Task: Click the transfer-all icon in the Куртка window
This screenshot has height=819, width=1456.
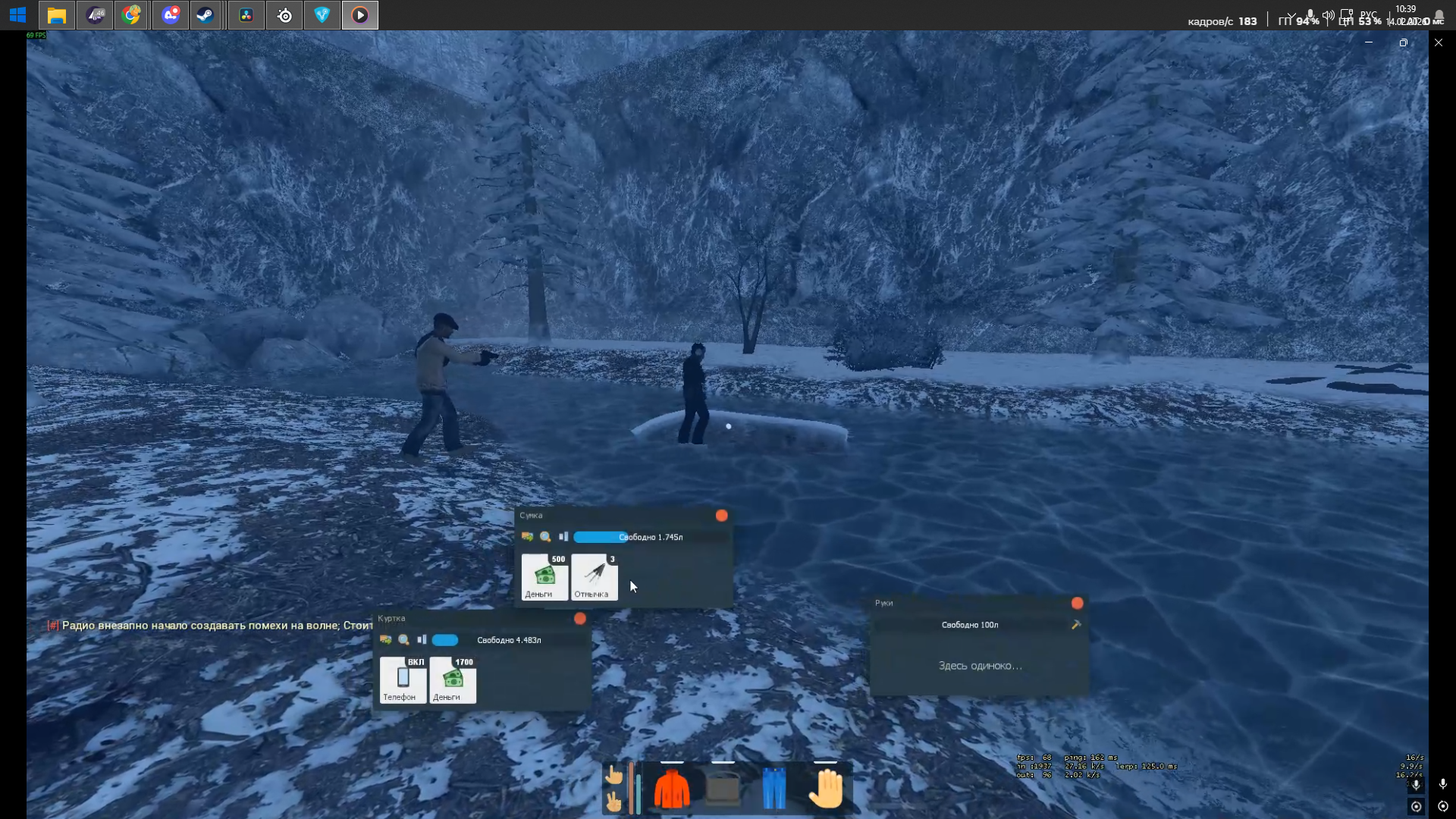Action: pyautogui.click(x=386, y=640)
